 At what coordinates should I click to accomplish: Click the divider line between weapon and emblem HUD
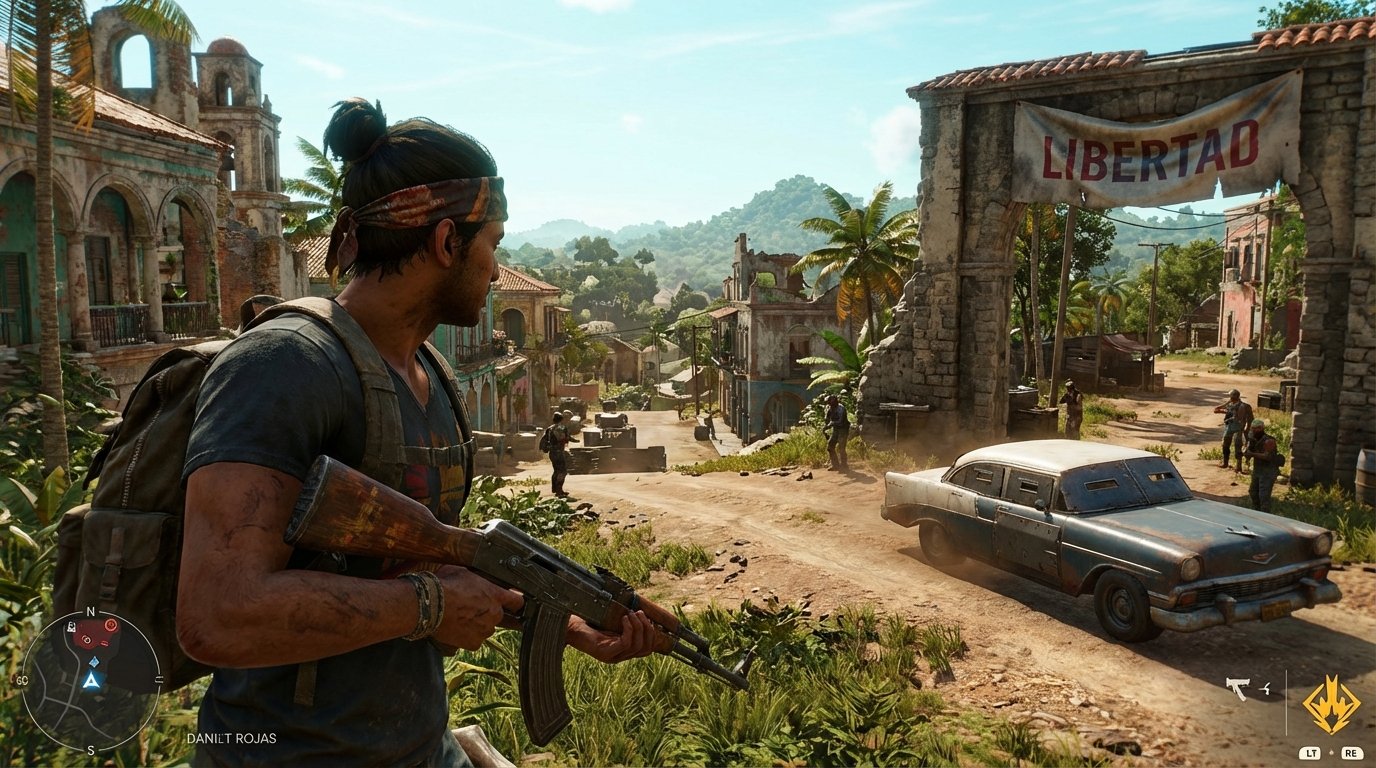coord(1287,702)
